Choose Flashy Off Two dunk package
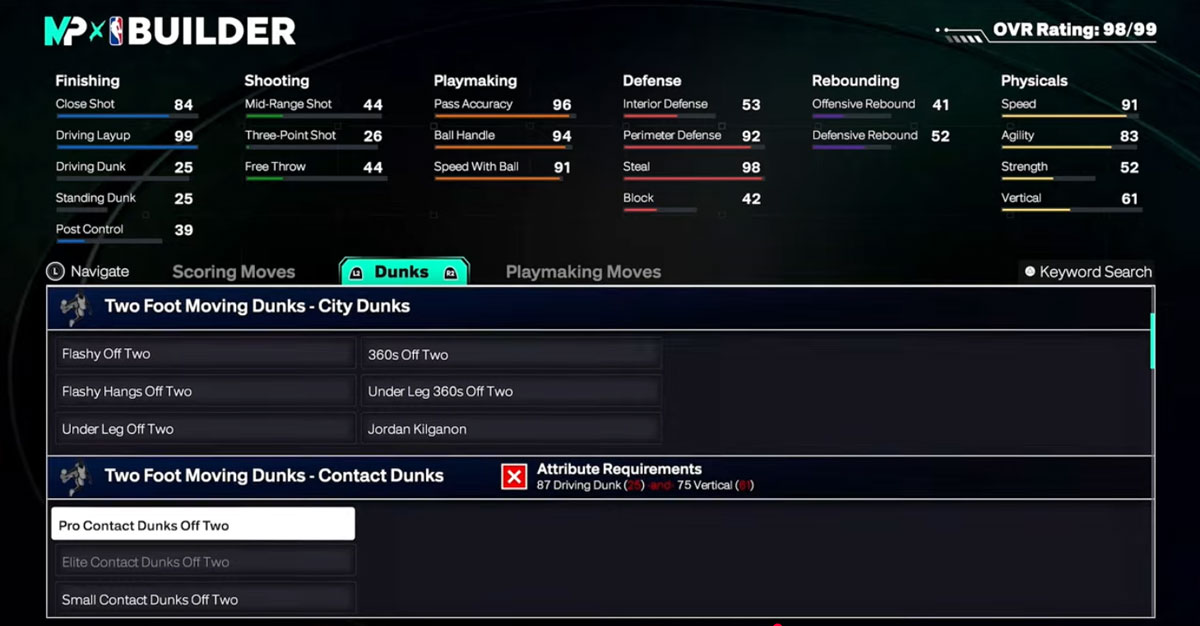The width and height of the screenshot is (1200, 626). [204, 354]
